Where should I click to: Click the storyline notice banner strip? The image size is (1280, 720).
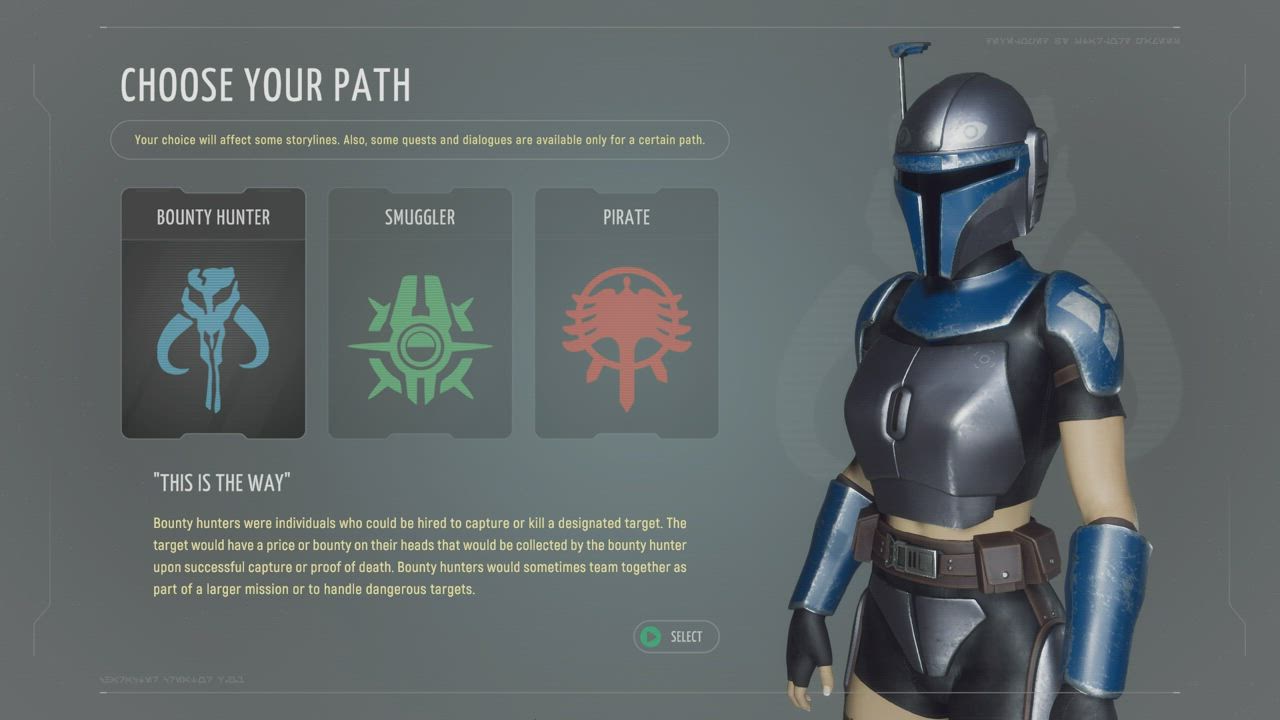point(420,139)
